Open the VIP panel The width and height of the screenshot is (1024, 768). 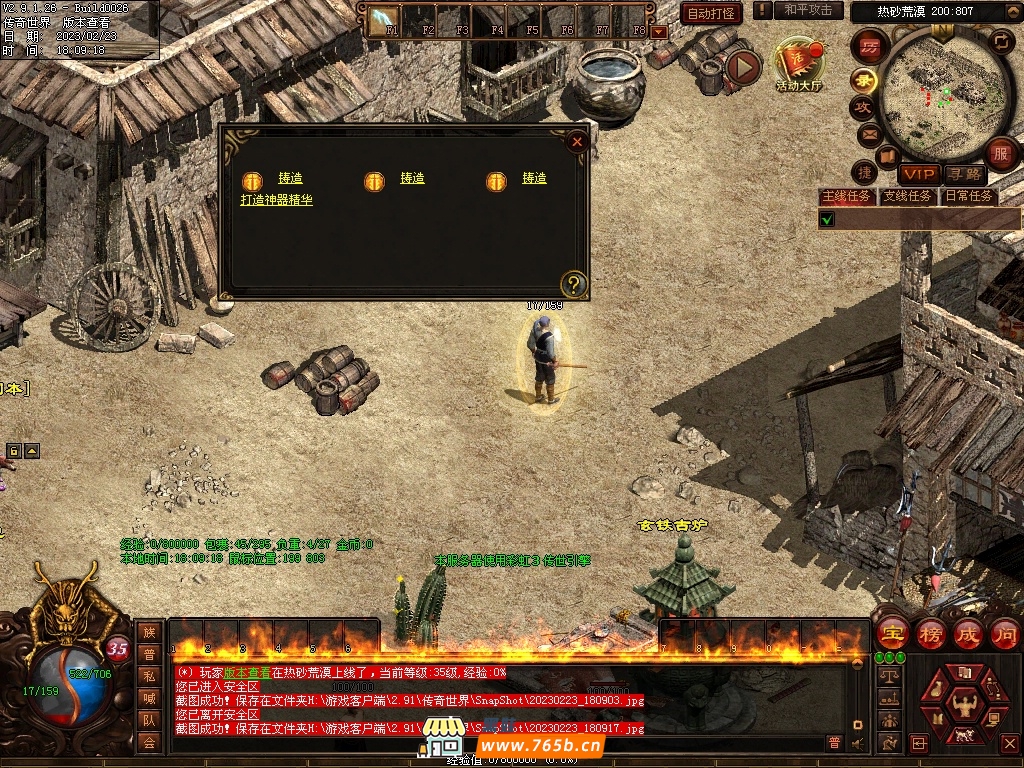coord(918,175)
